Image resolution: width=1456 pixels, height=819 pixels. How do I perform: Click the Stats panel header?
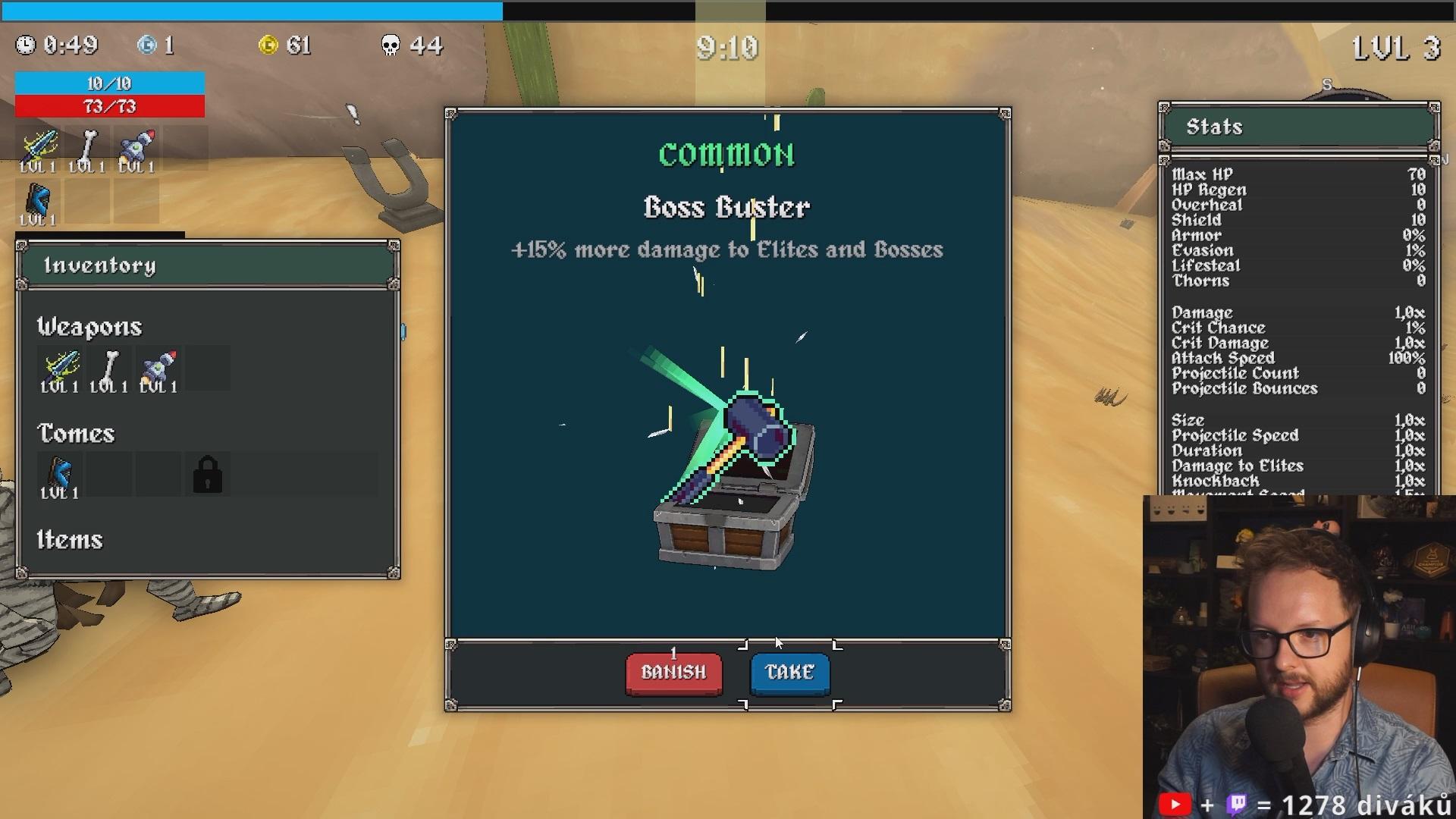(1298, 127)
